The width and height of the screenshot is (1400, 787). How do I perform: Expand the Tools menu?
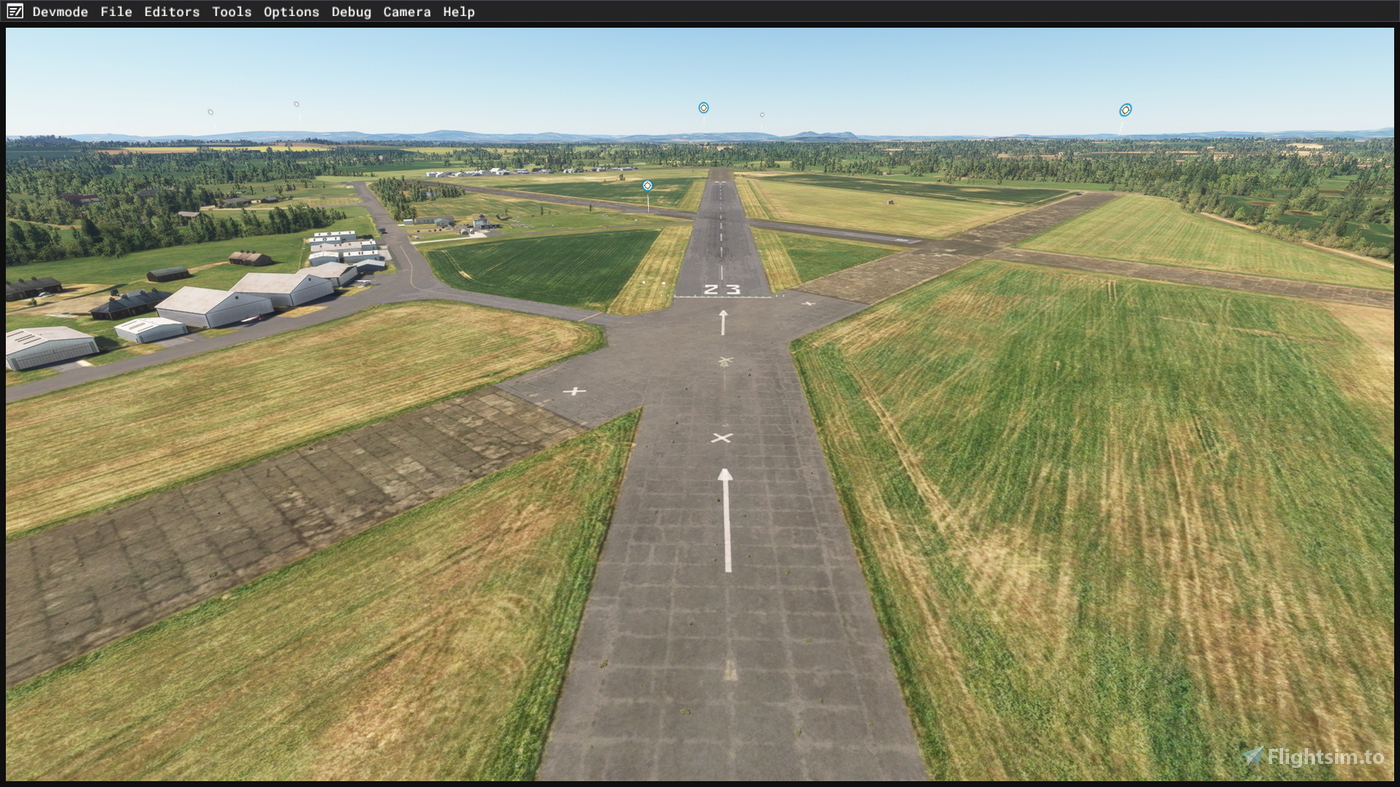(231, 11)
